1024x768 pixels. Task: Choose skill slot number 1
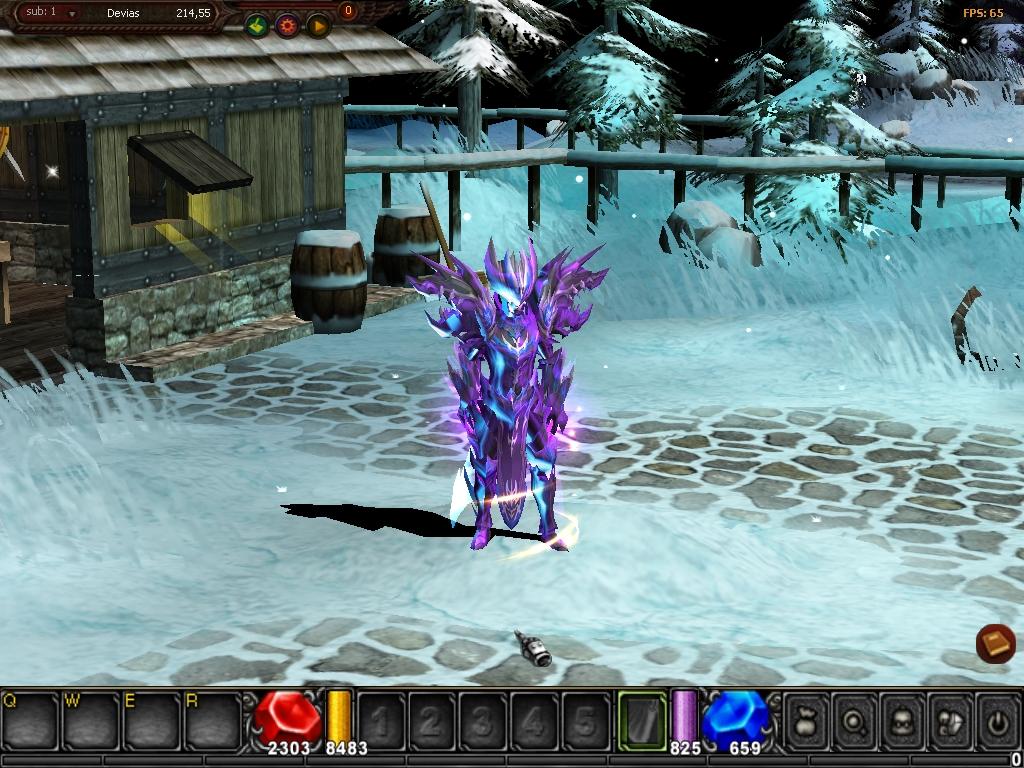tap(381, 720)
